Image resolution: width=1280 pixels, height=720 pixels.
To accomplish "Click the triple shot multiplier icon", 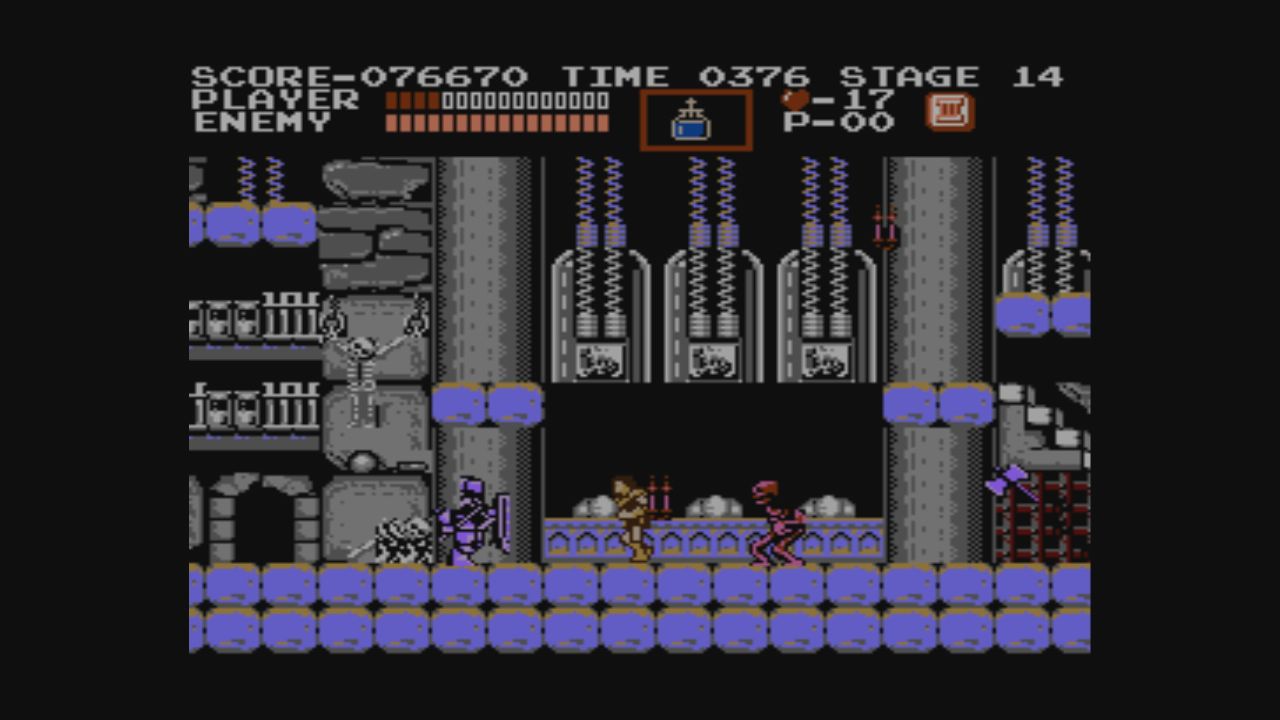I will click(949, 112).
